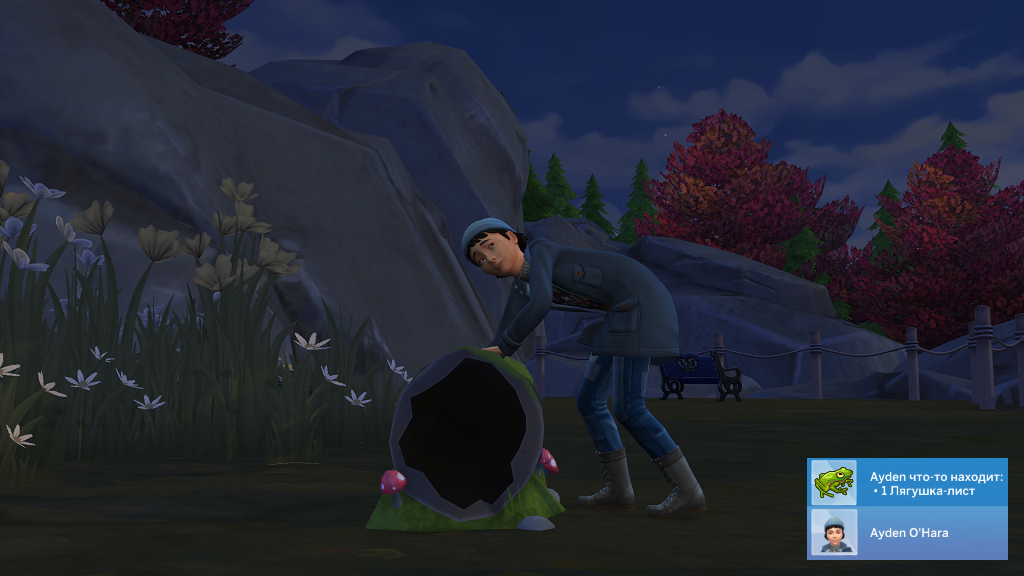Click the green frog icon in the notification
The height and width of the screenshot is (576, 1024).
pyautogui.click(x=833, y=483)
